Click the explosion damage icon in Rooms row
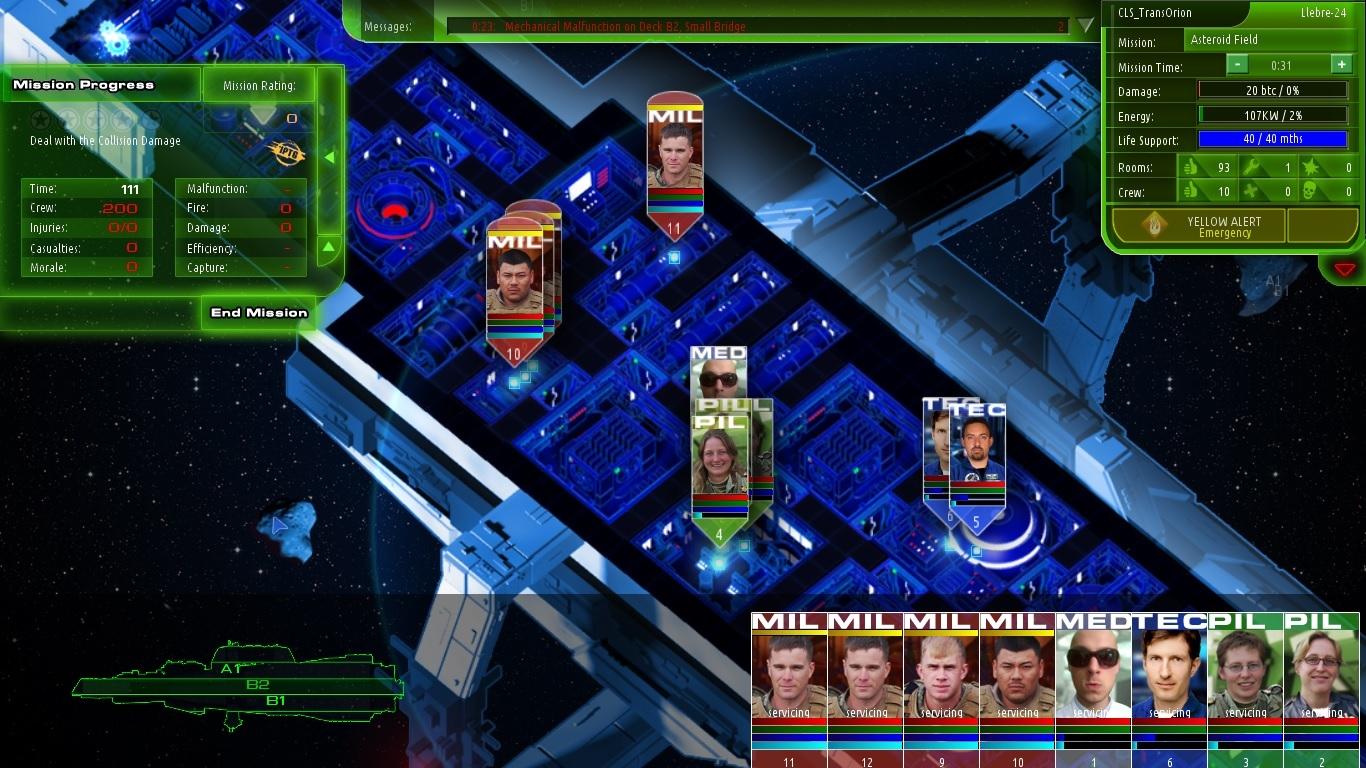The image size is (1366, 768). click(1312, 167)
